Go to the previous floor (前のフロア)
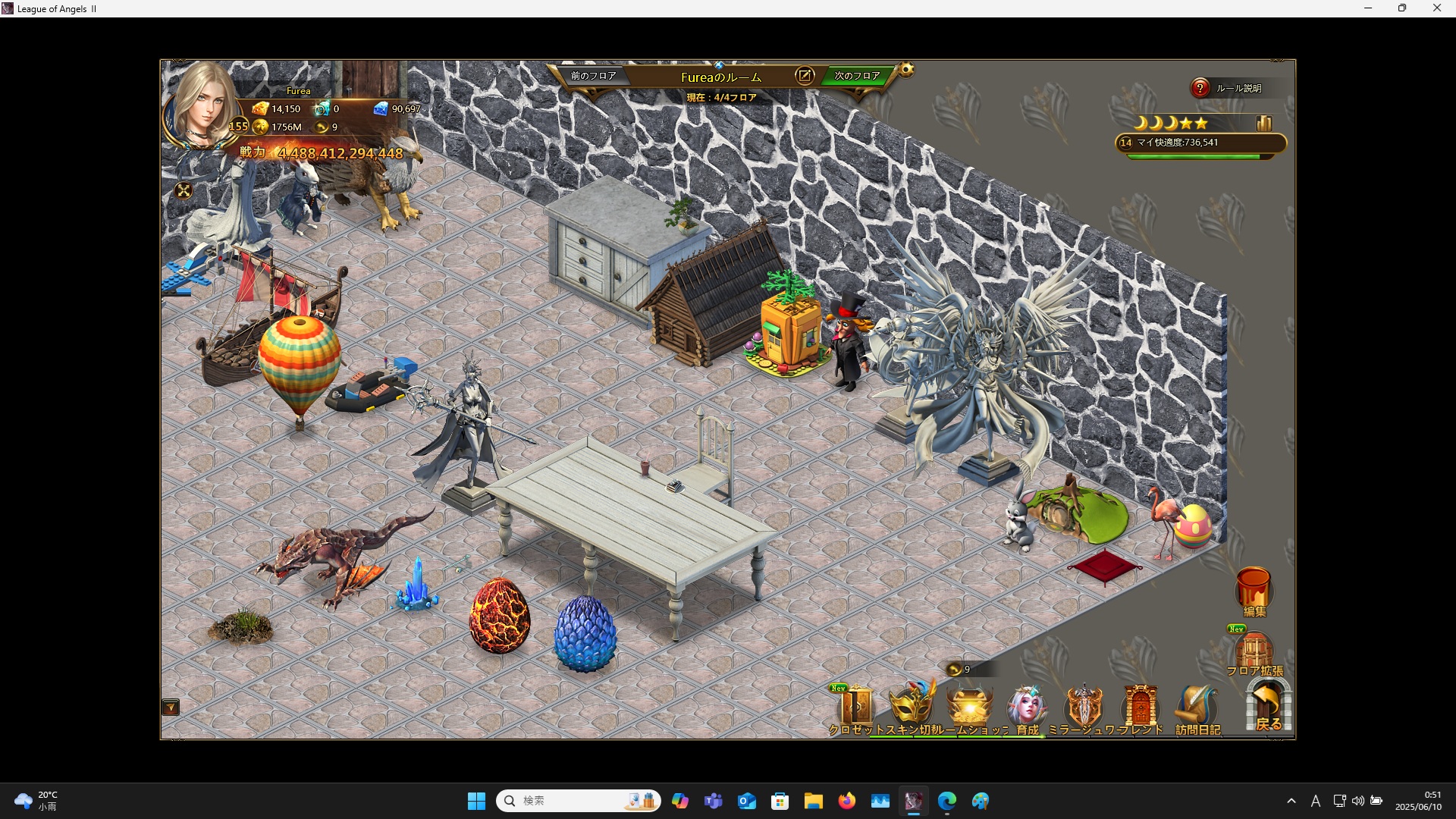This screenshot has width=1456, height=819. click(593, 76)
